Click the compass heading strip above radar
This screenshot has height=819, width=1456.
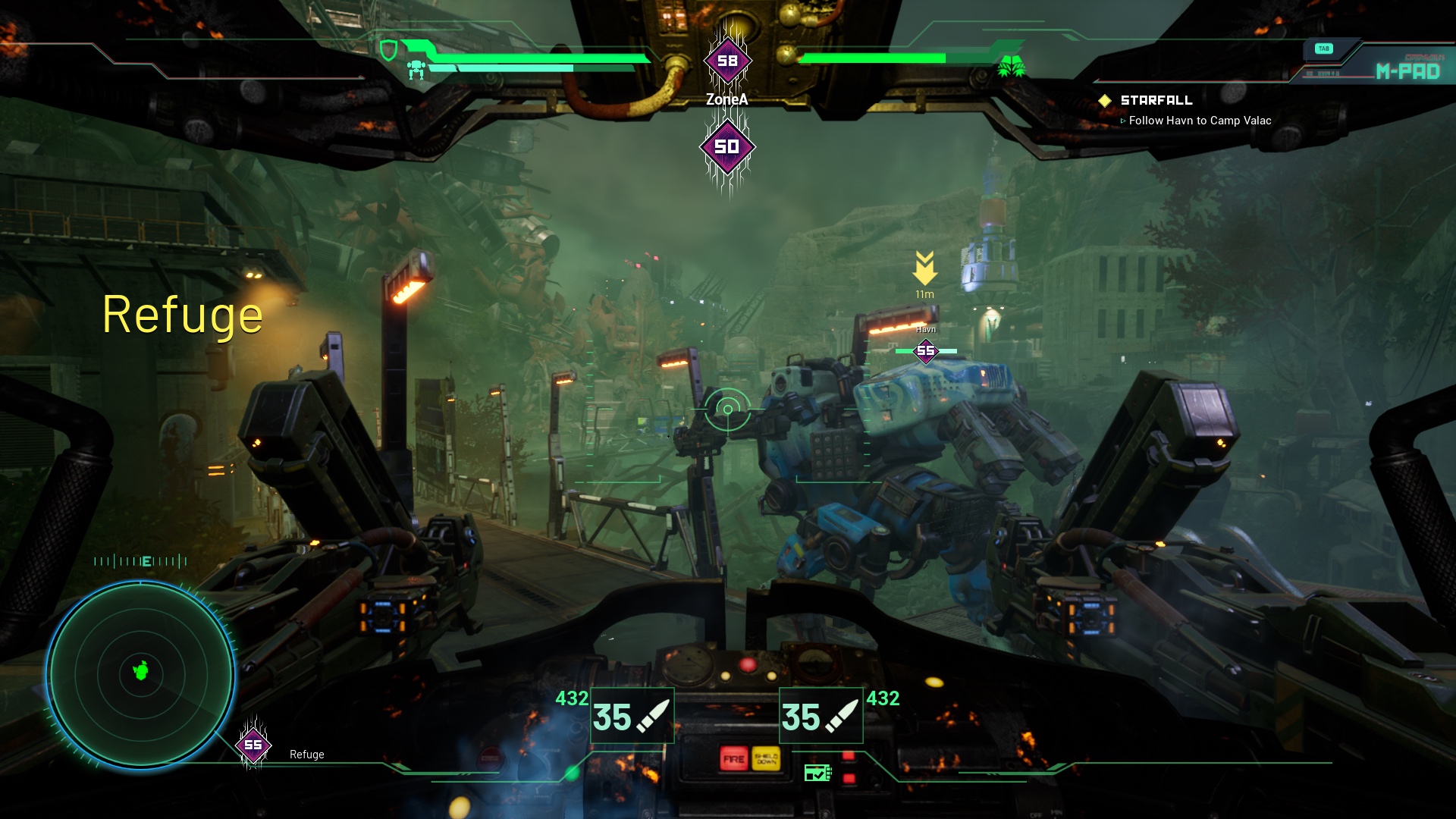point(141,561)
